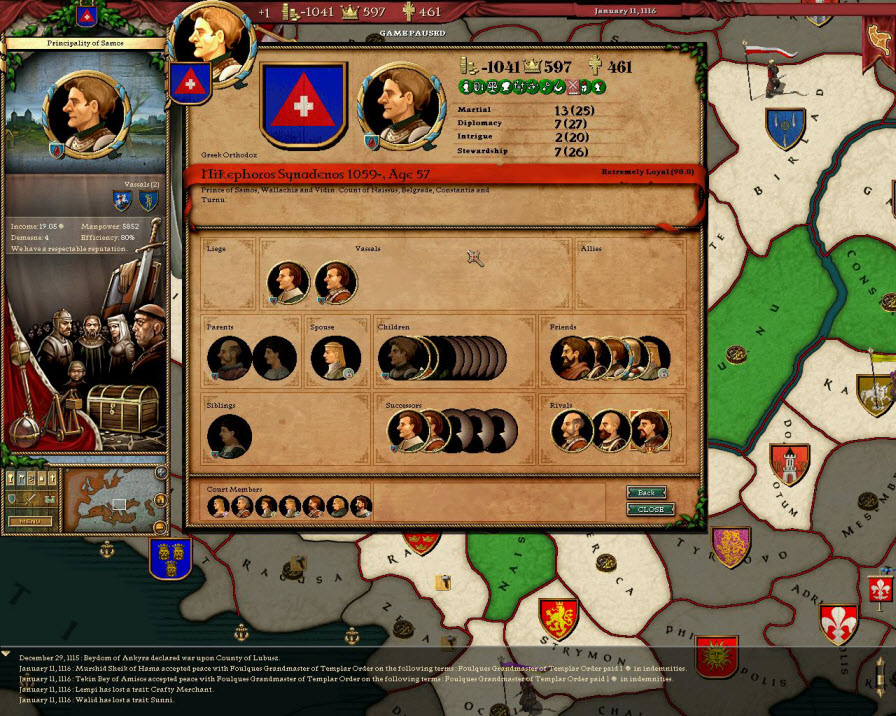Select the blue shield icon above MENU
The height and width of the screenshot is (716, 896).
(12, 497)
